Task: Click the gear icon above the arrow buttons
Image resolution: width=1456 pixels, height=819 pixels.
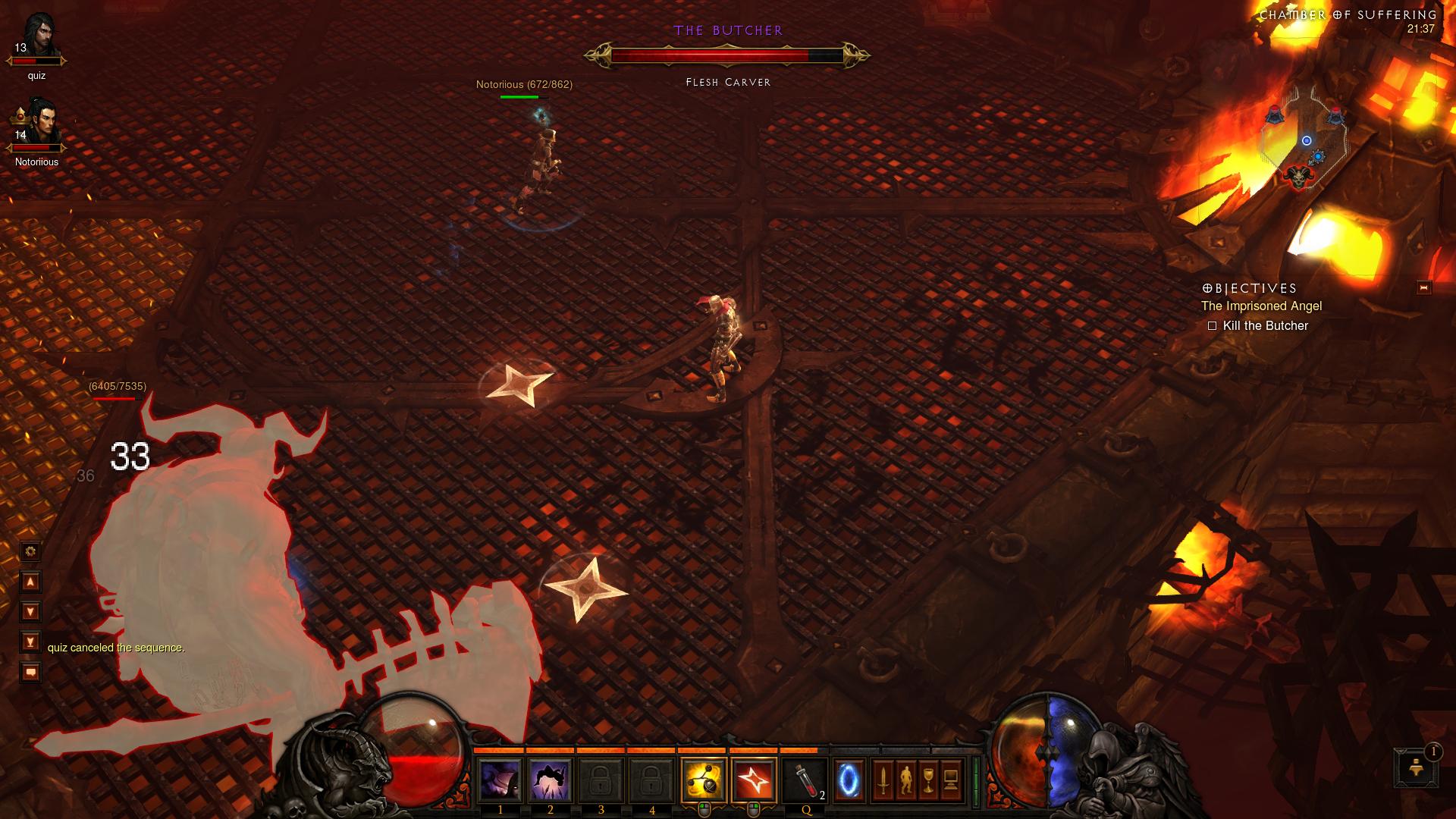Action: (x=29, y=552)
